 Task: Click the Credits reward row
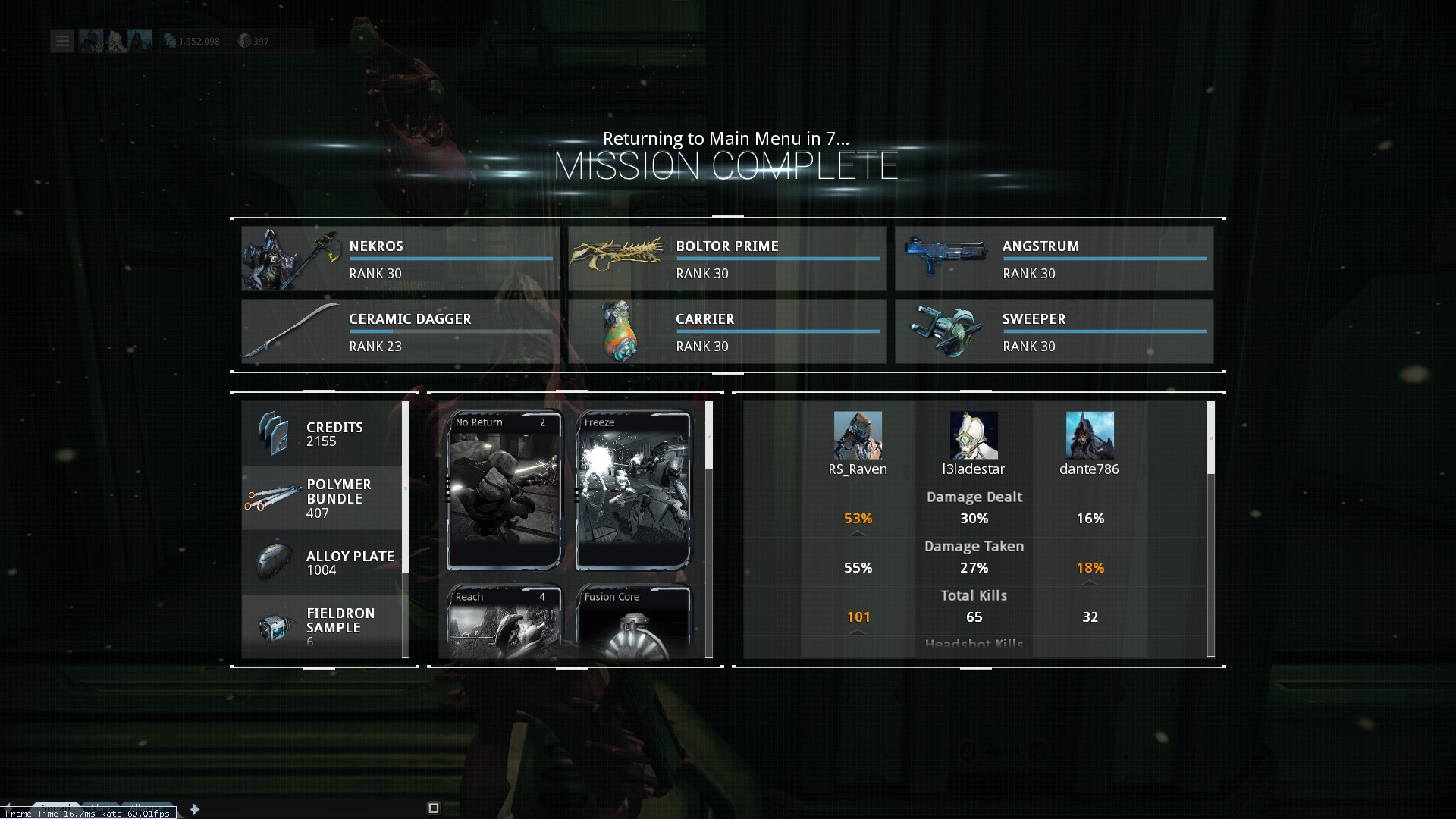click(322, 434)
